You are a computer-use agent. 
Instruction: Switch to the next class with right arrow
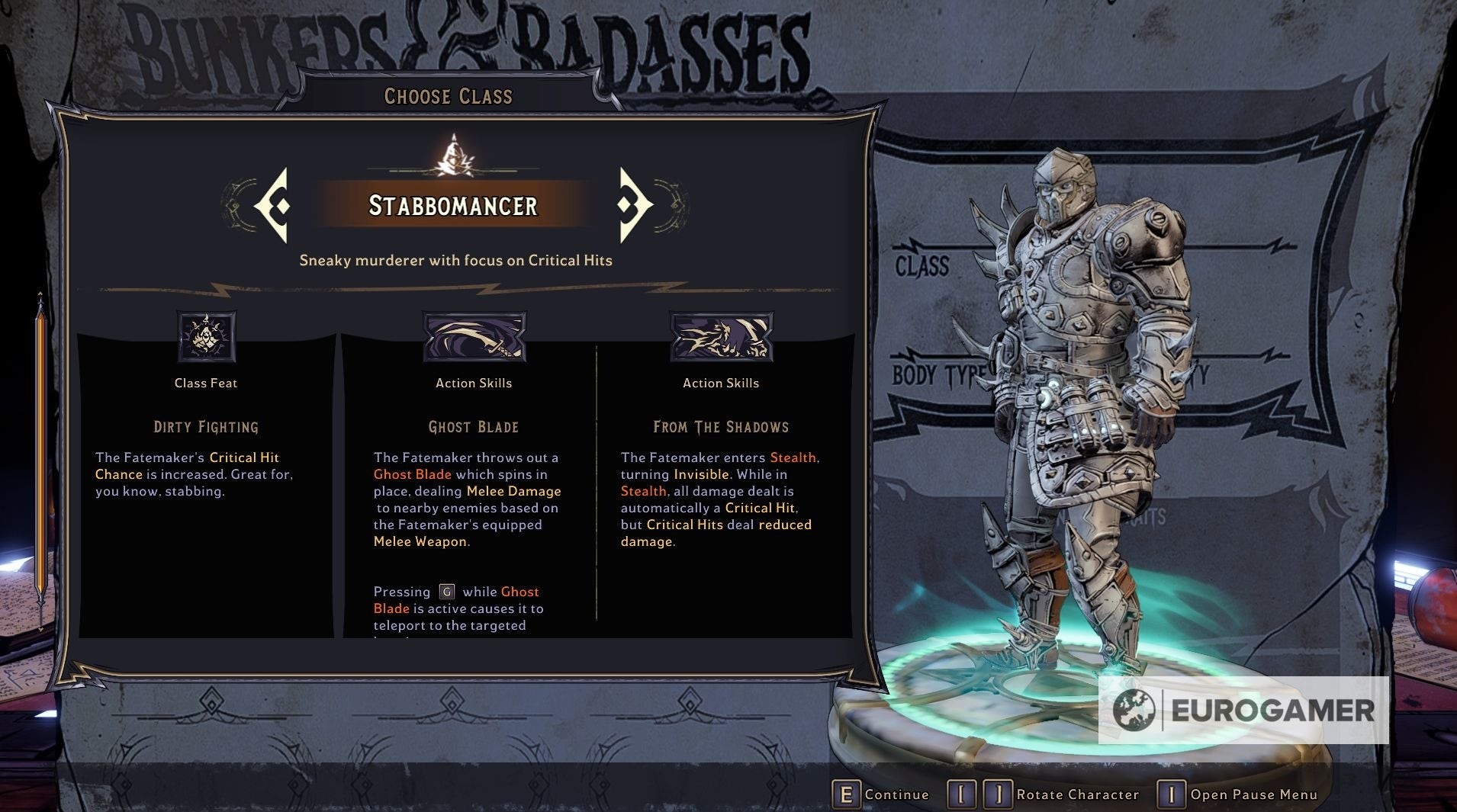635,205
